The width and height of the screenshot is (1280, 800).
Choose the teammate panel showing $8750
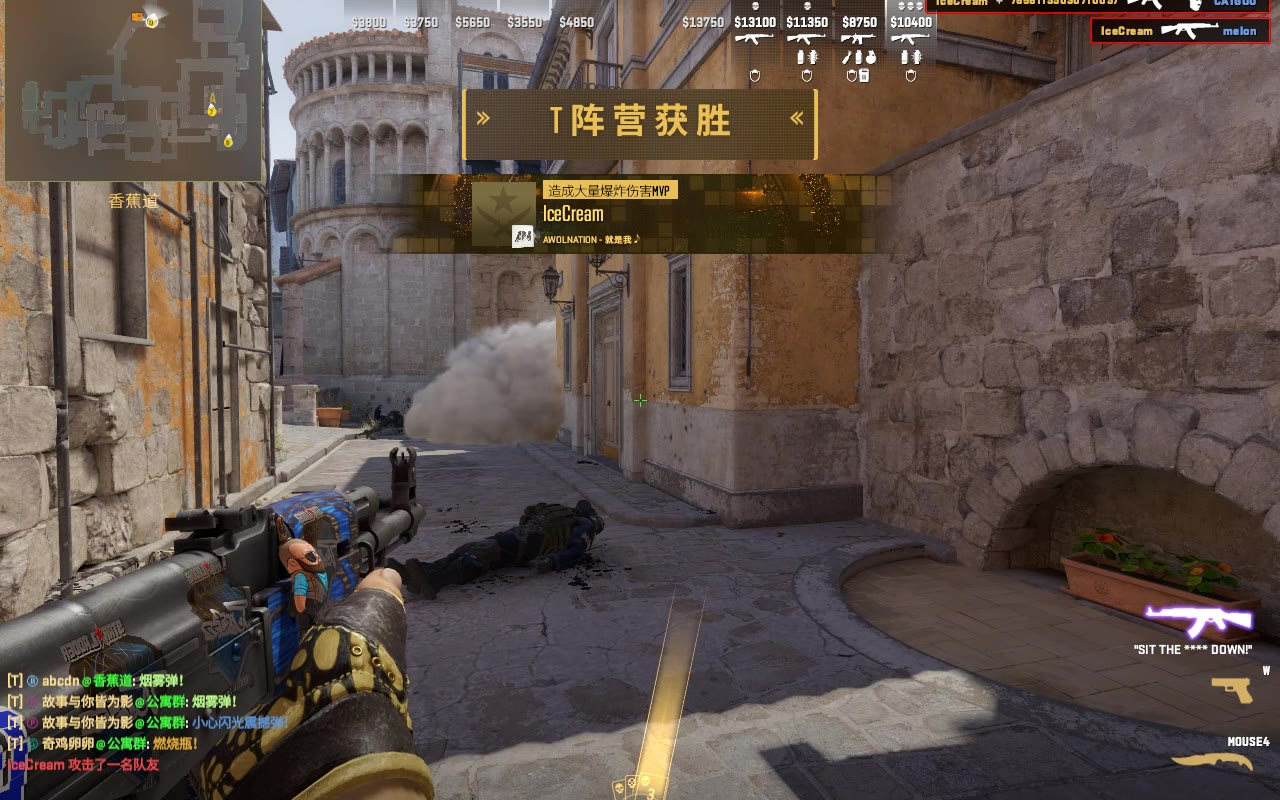point(859,45)
